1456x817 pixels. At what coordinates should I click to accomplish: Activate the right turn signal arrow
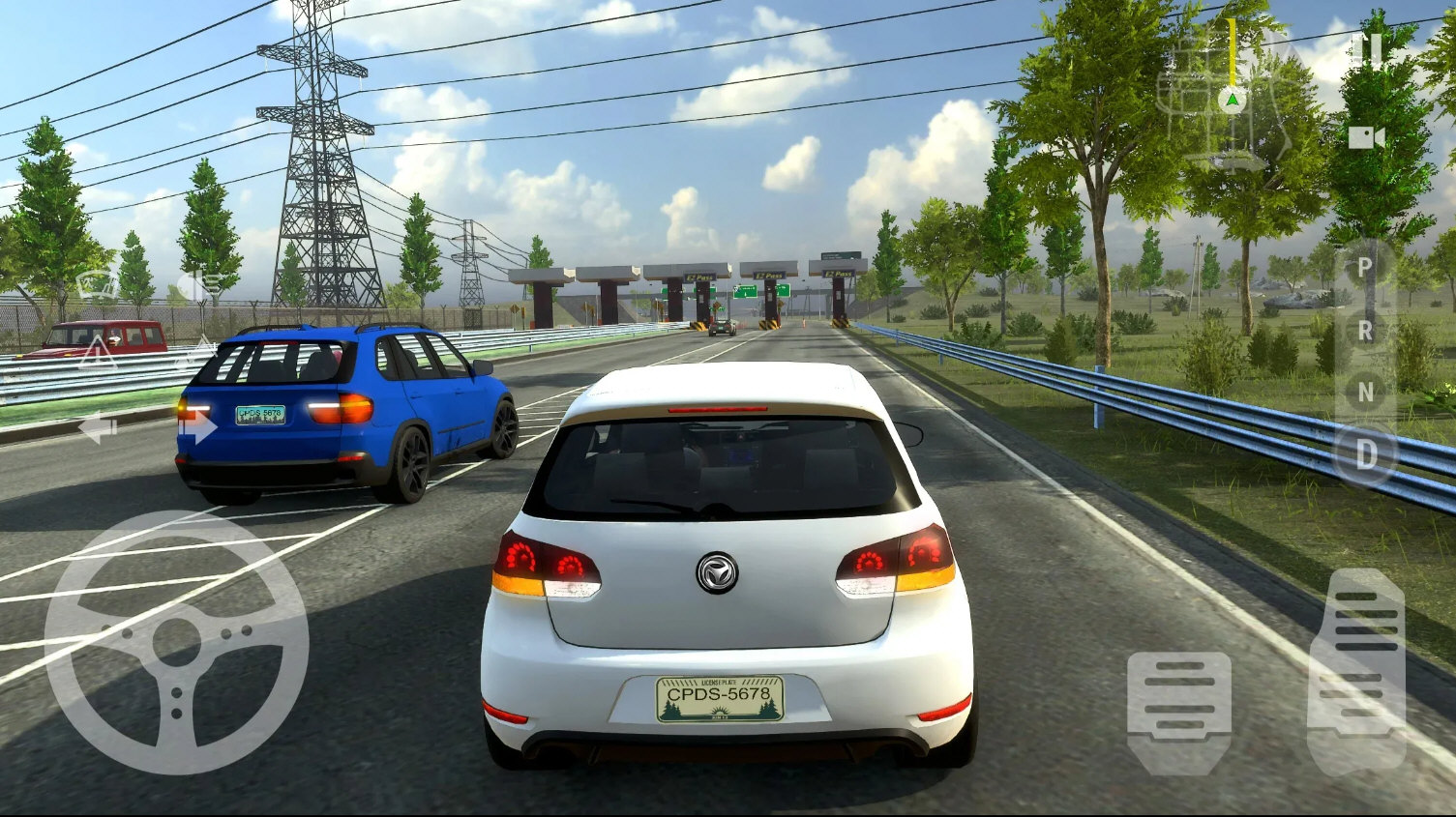point(197,425)
